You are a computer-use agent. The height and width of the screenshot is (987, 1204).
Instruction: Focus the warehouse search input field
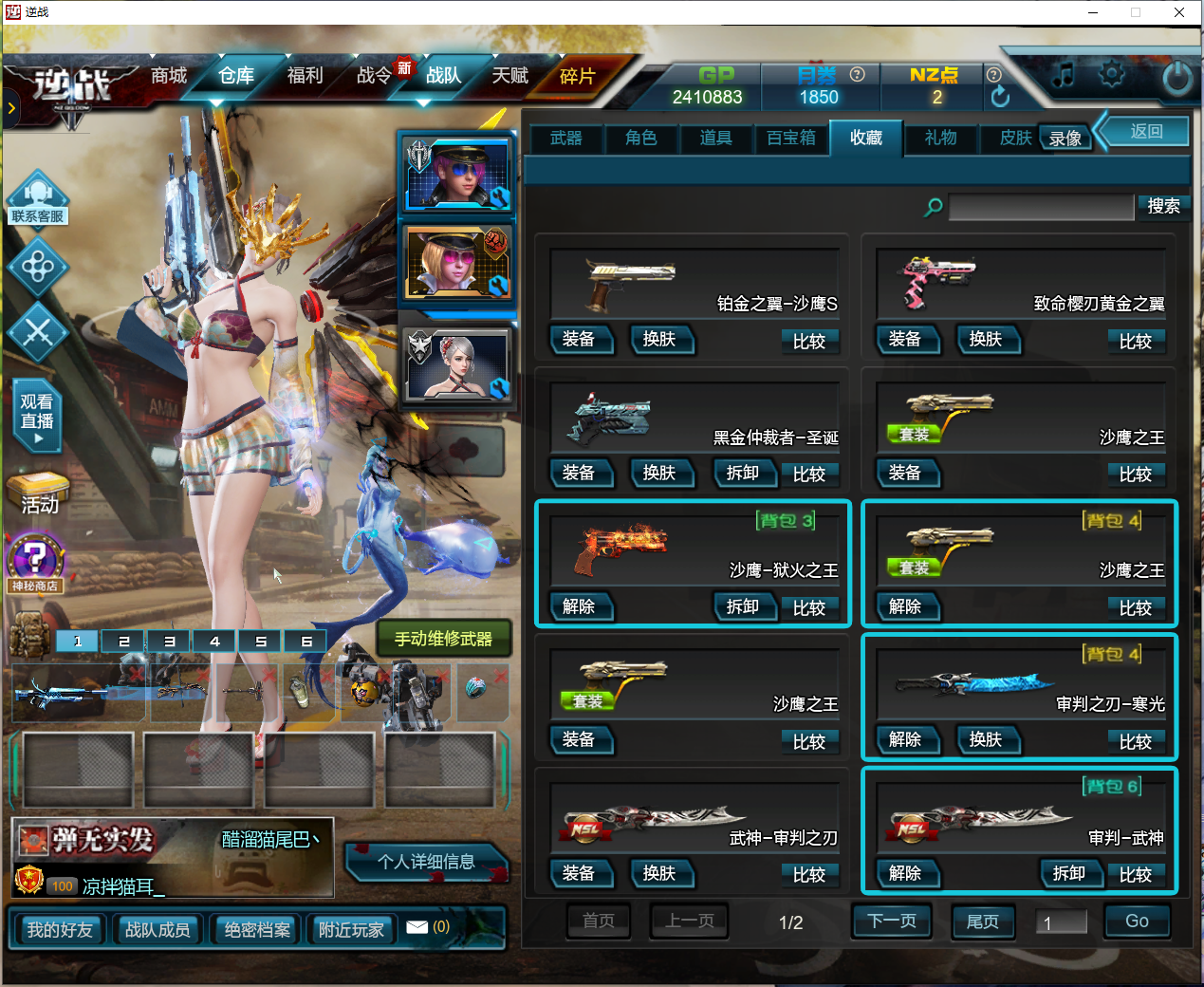coord(1041,207)
